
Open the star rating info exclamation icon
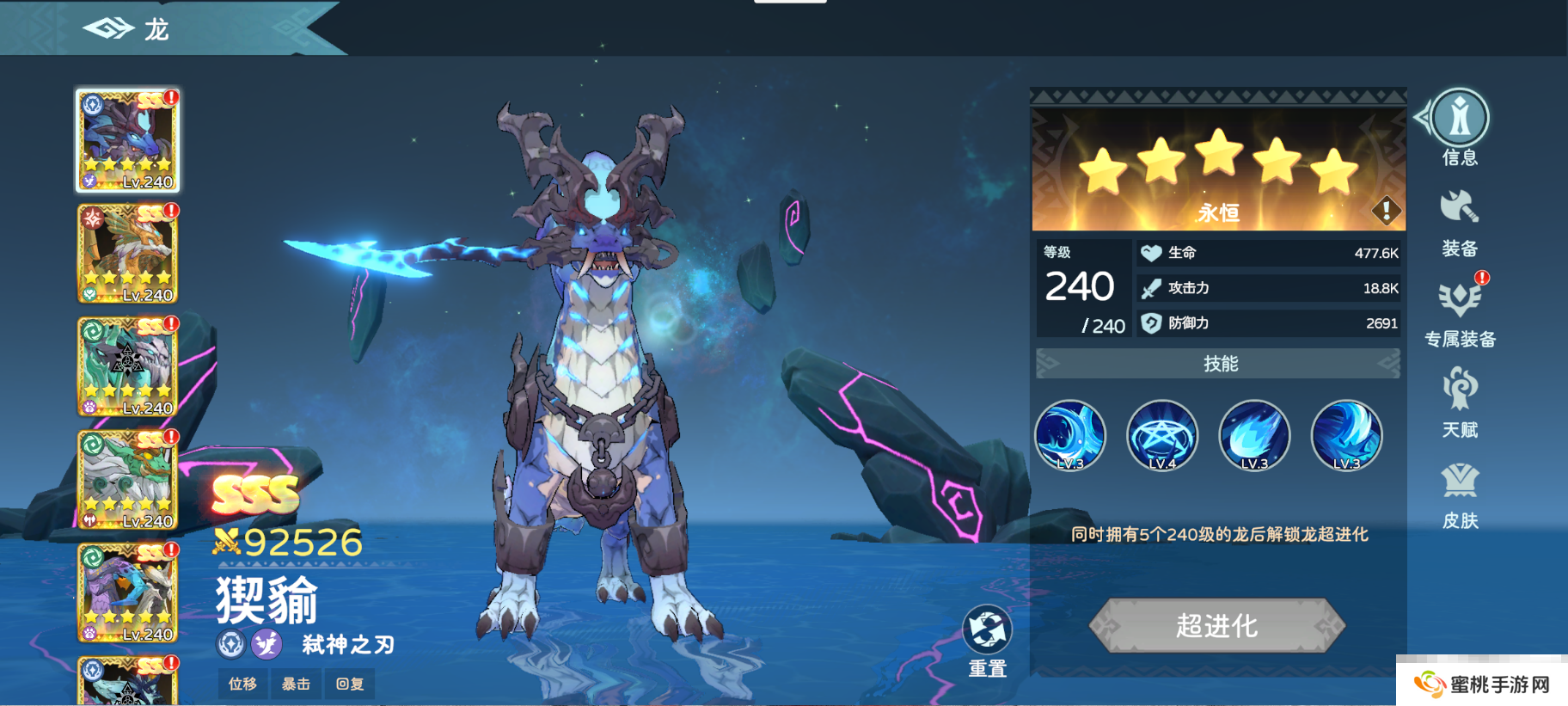(x=1386, y=210)
